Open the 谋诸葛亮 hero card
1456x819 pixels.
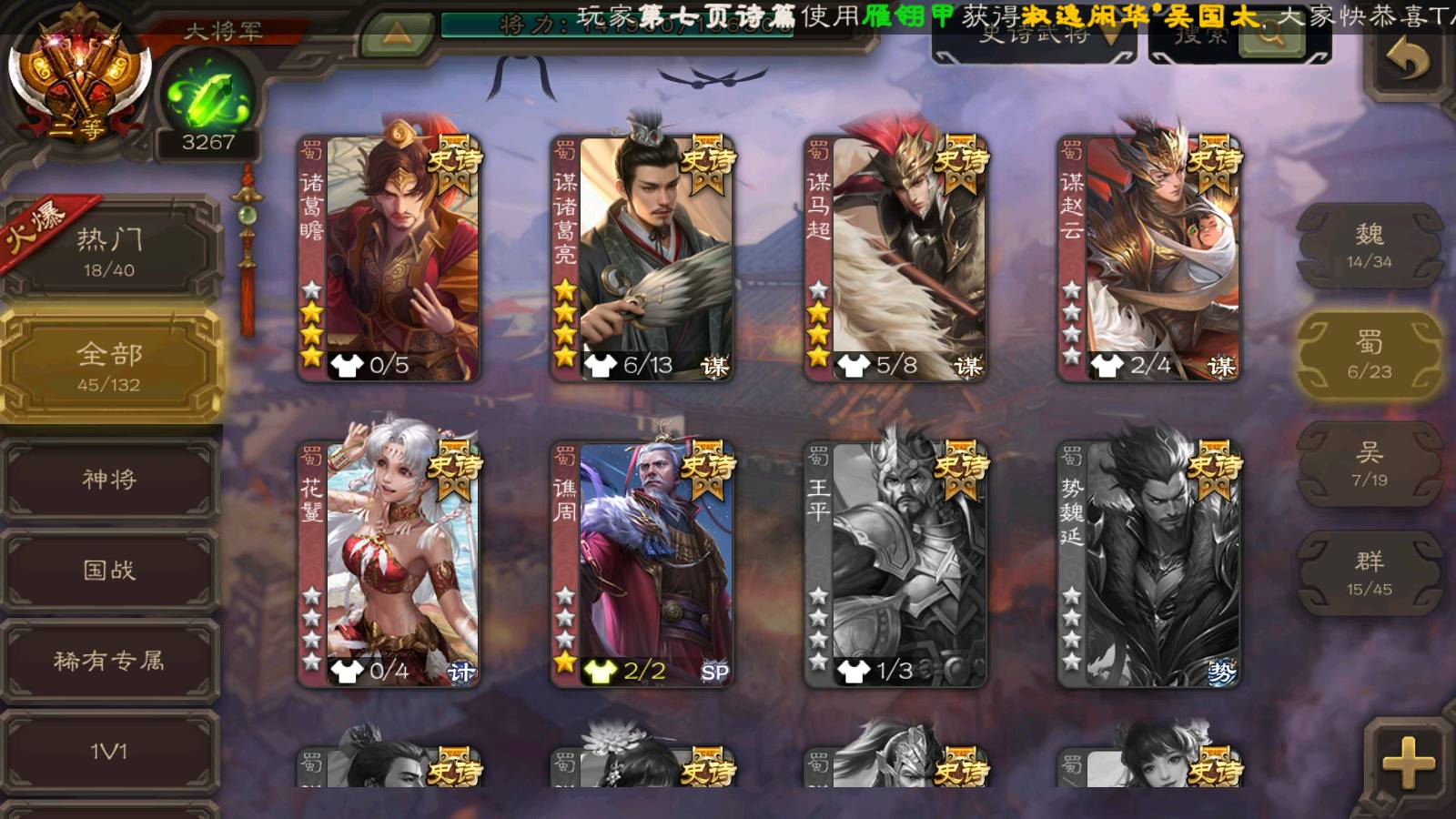[642, 259]
